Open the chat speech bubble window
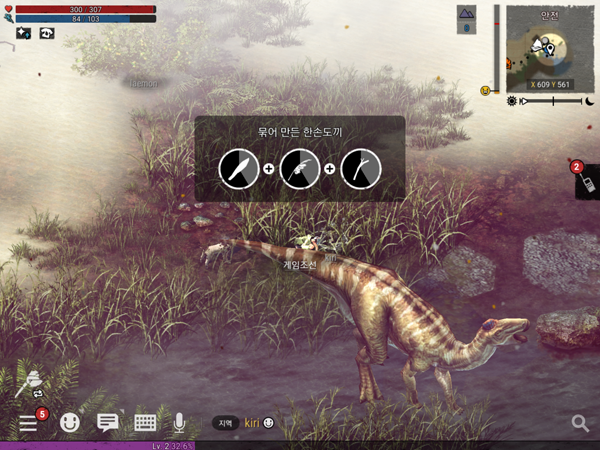600x450 pixels. (x=107, y=422)
